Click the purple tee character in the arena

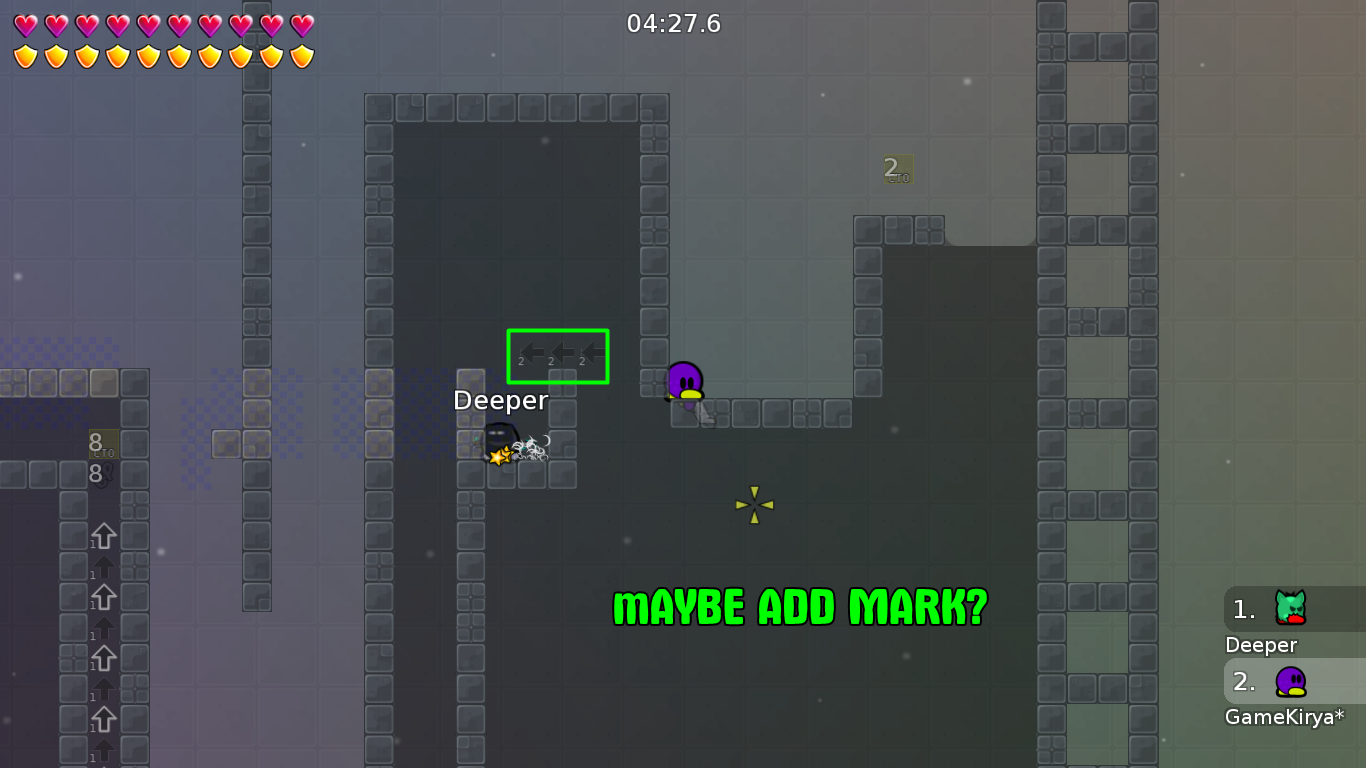point(685,383)
